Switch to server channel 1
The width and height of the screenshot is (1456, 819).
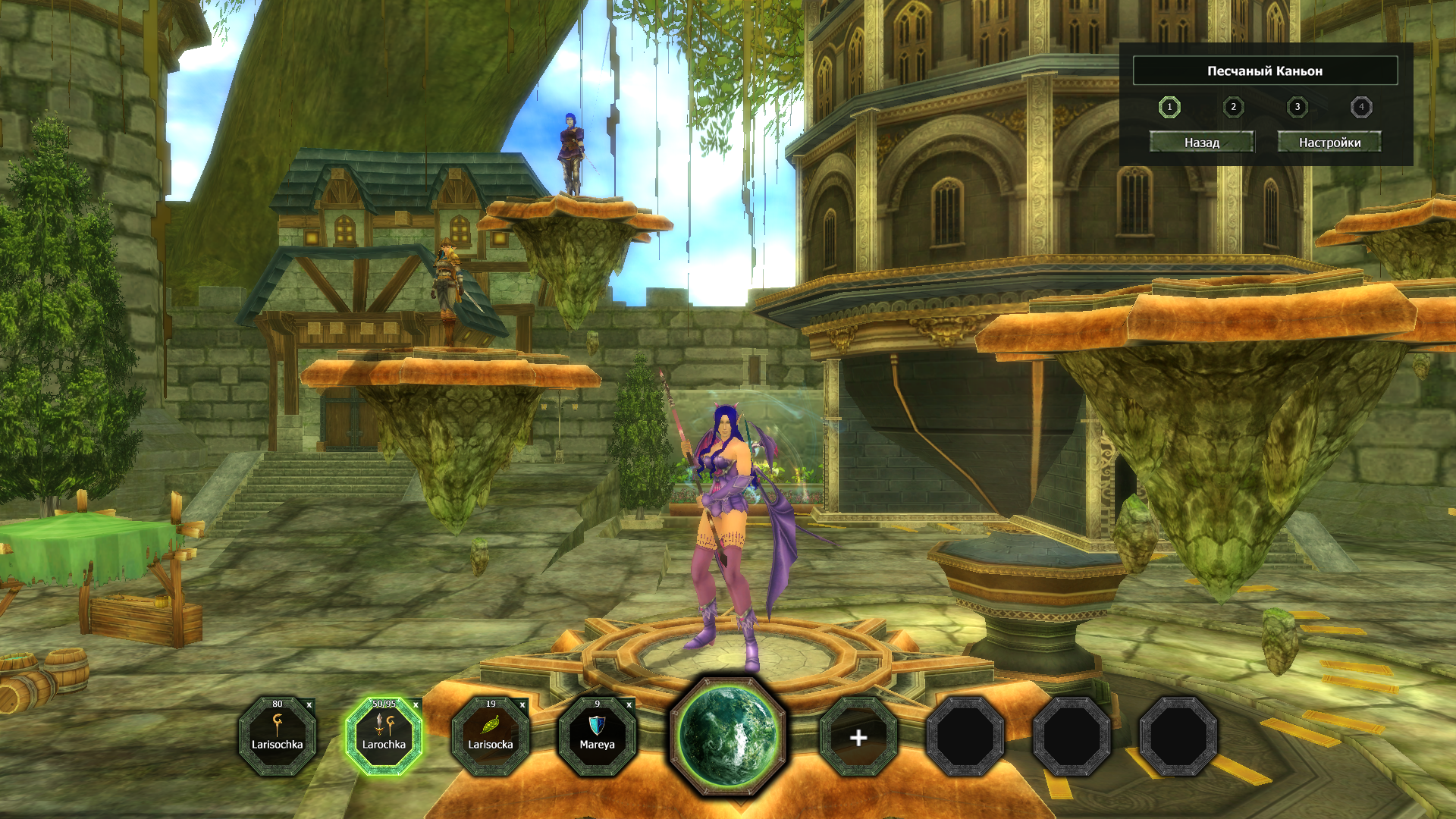click(x=1169, y=107)
